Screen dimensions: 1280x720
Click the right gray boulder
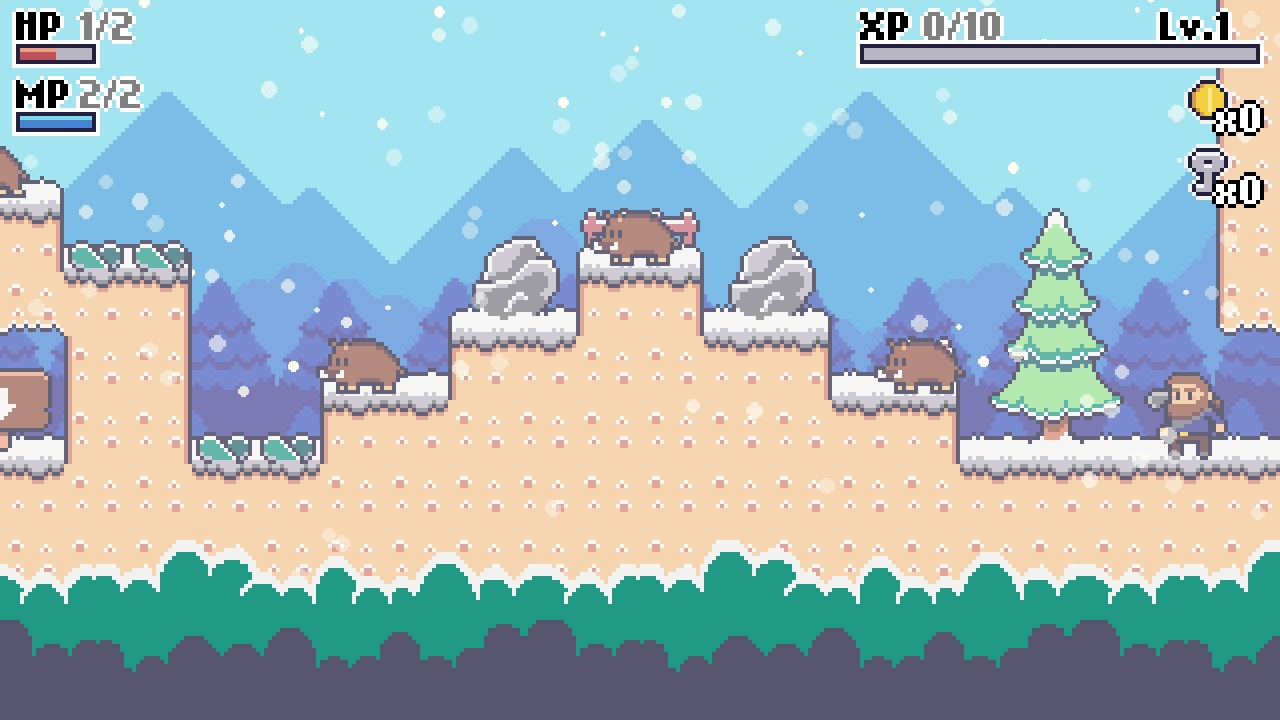click(770, 280)
